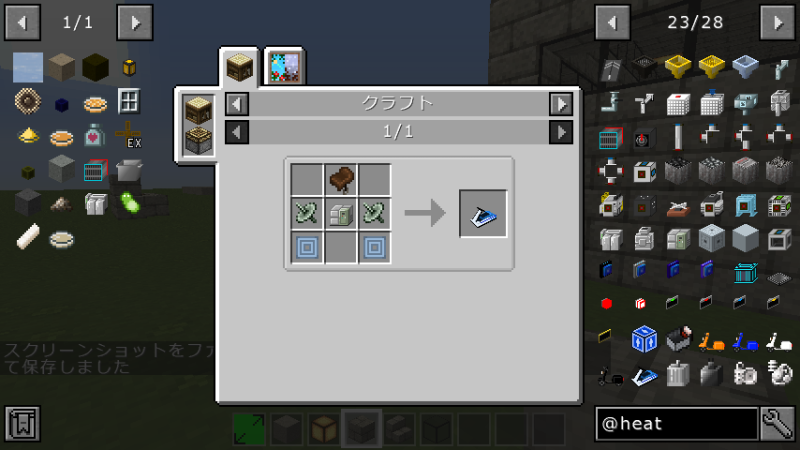Click the crafting result output slot

(x=483, y=213)
